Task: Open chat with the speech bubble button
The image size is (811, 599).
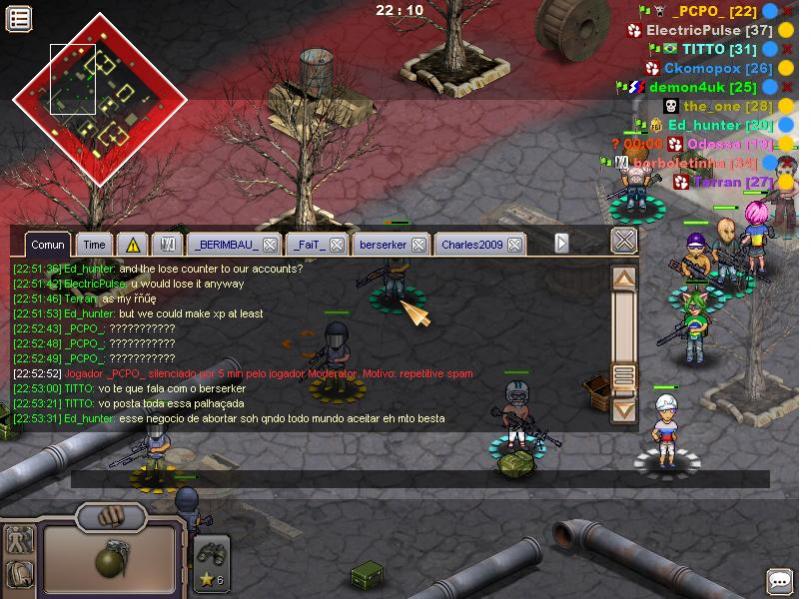Action: coord(779,581)
